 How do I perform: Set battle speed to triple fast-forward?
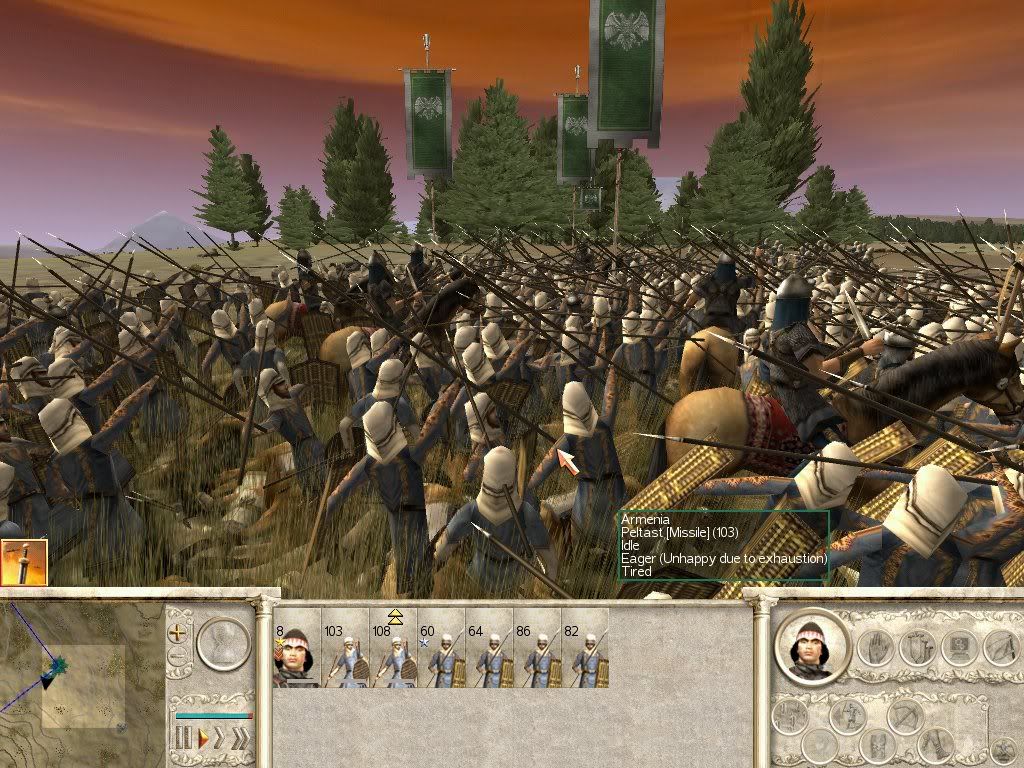tap(240, 739)
